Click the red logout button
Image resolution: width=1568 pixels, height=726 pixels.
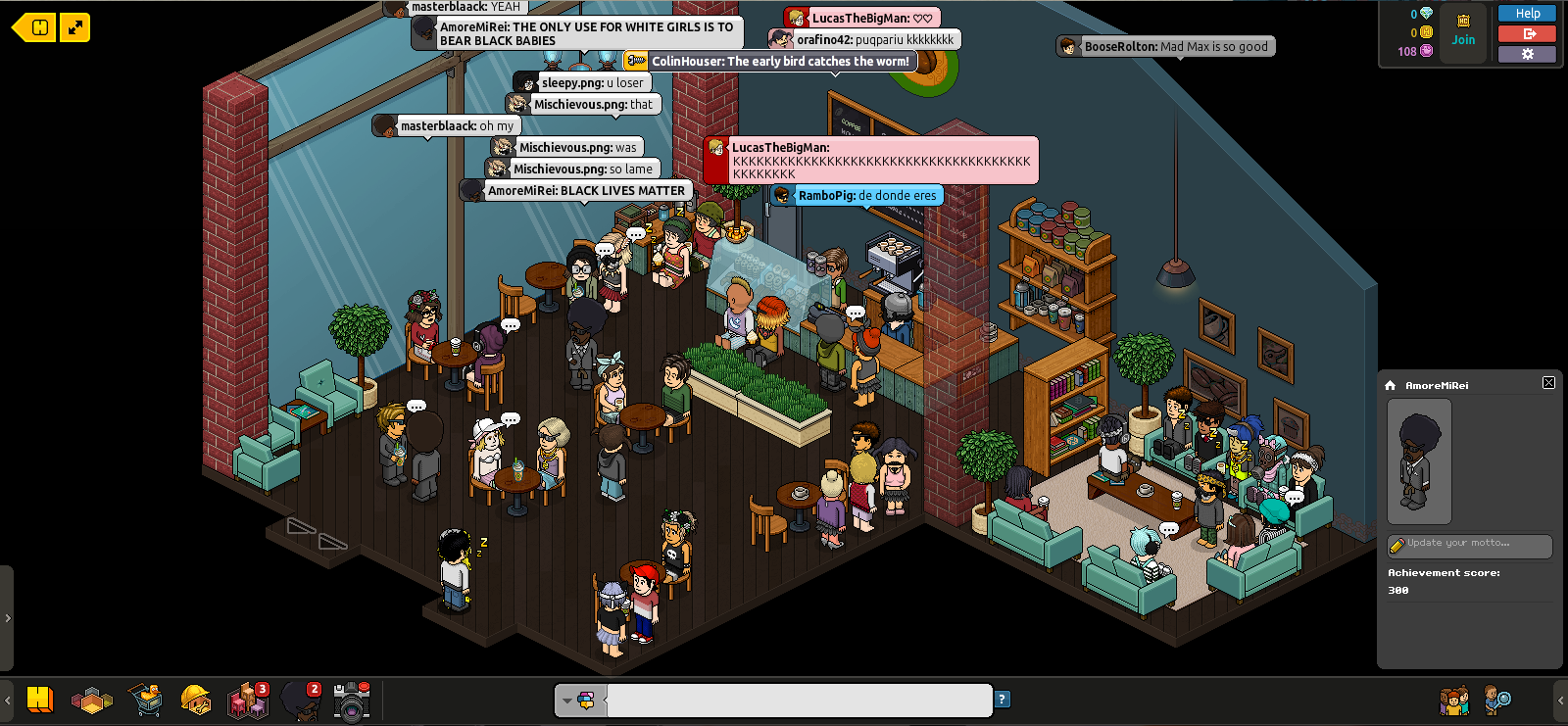tap(1527, 33)
